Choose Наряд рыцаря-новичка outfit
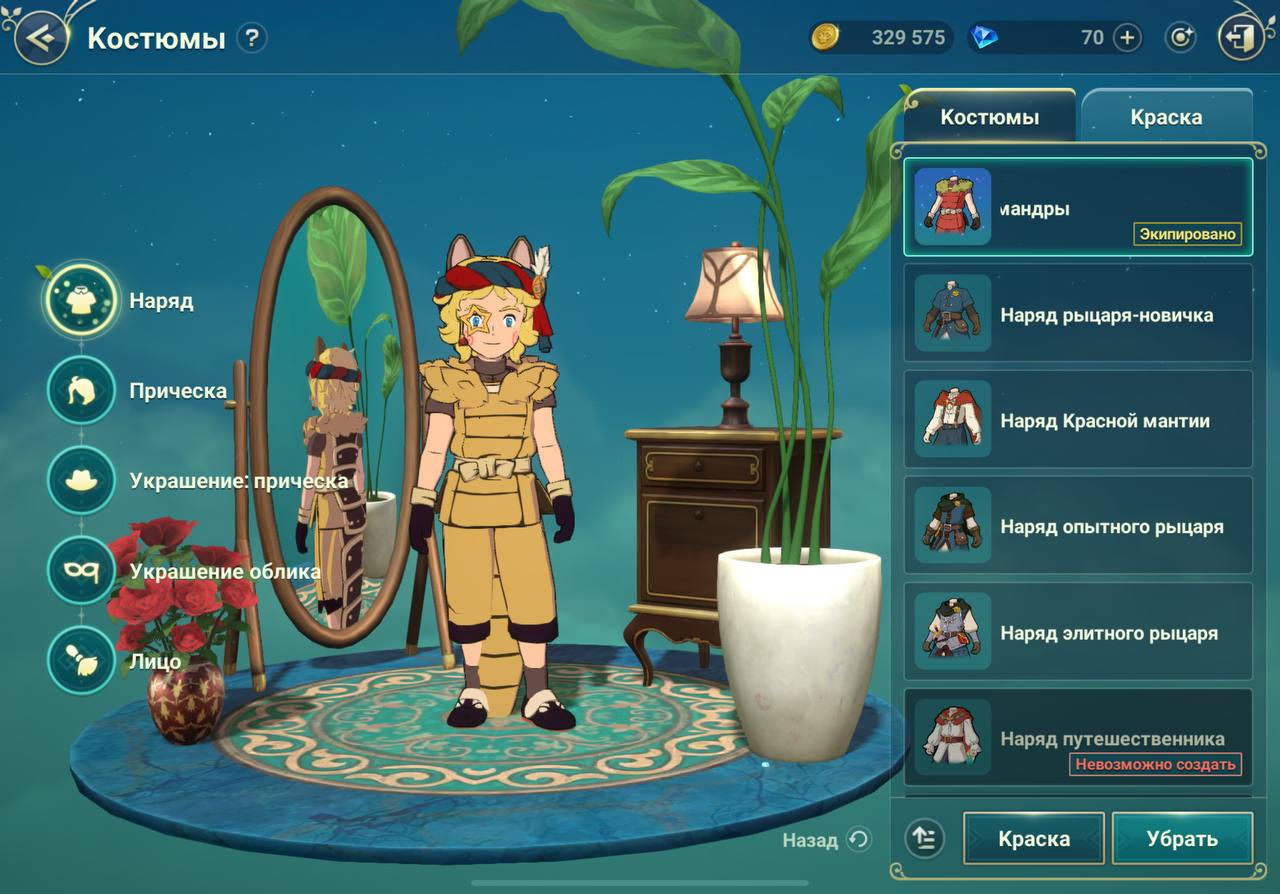The height and width of the screenshot is (894, 1280). 1078,314
